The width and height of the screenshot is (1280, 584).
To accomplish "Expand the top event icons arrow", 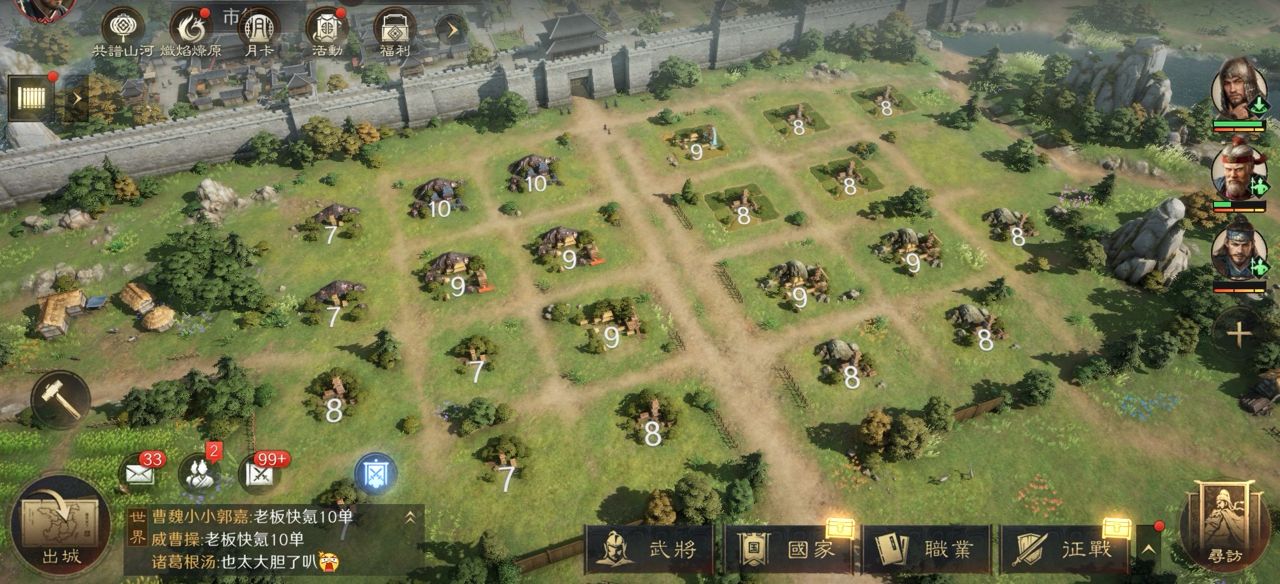I will (451, 29).
